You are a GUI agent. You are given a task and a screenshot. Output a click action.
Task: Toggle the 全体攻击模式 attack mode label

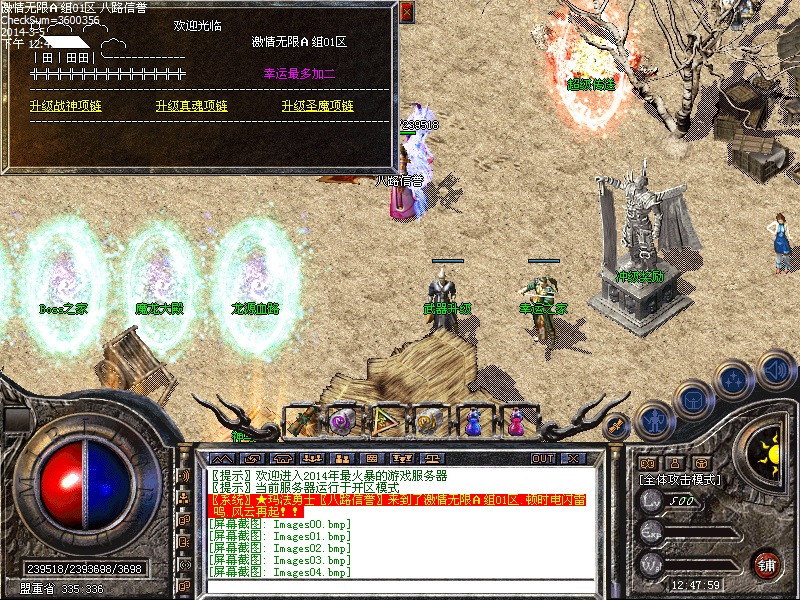pyautogui.click(x=679, y=480)
